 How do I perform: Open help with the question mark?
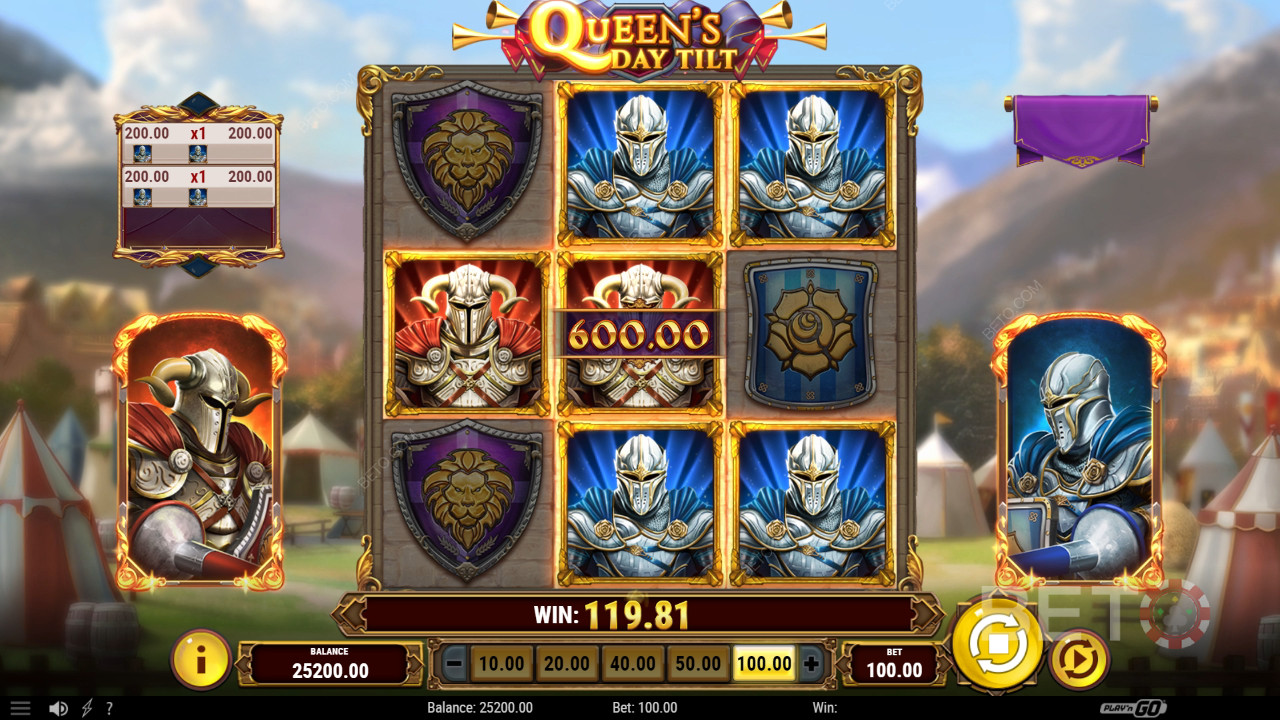click(x=109, y=708)
